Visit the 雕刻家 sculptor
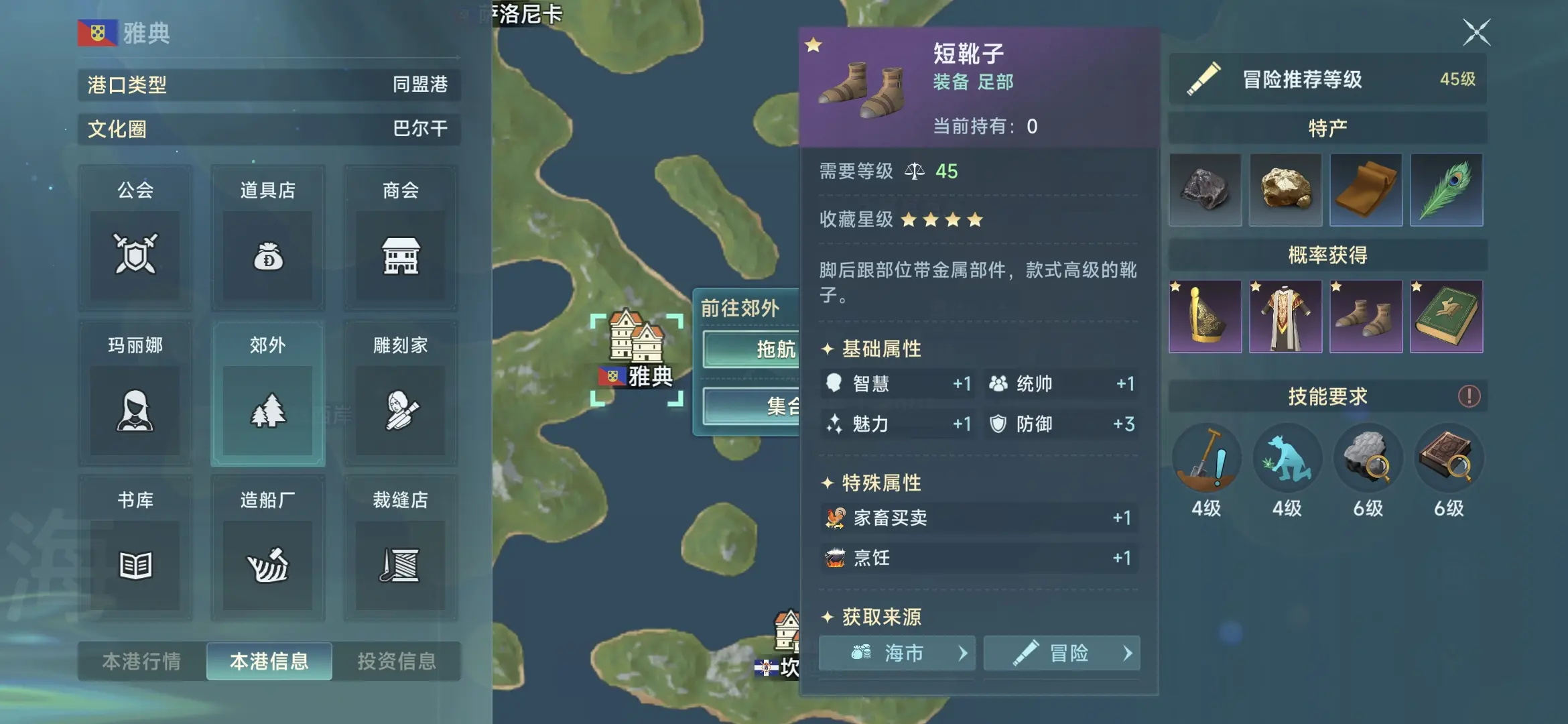 (x=400, y=392)
